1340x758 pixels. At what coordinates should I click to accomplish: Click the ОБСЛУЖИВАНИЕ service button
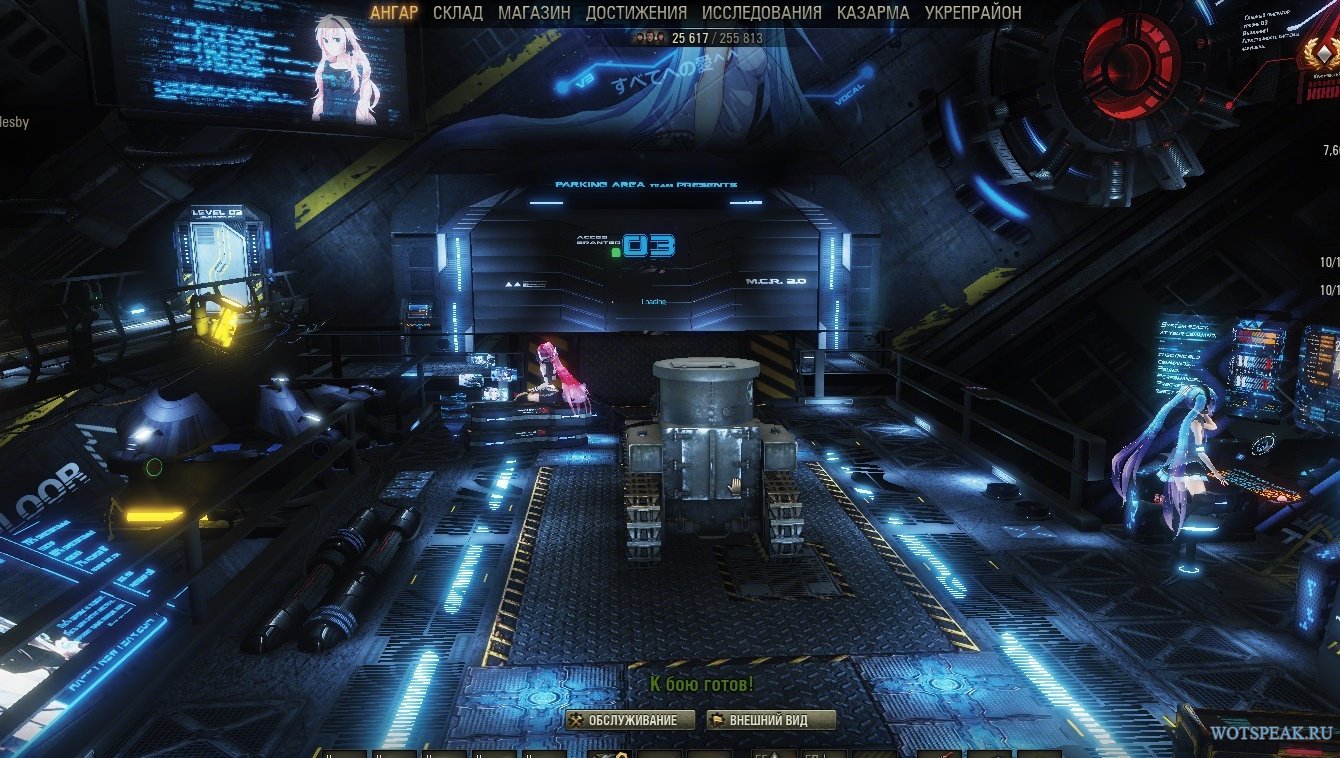630,720
